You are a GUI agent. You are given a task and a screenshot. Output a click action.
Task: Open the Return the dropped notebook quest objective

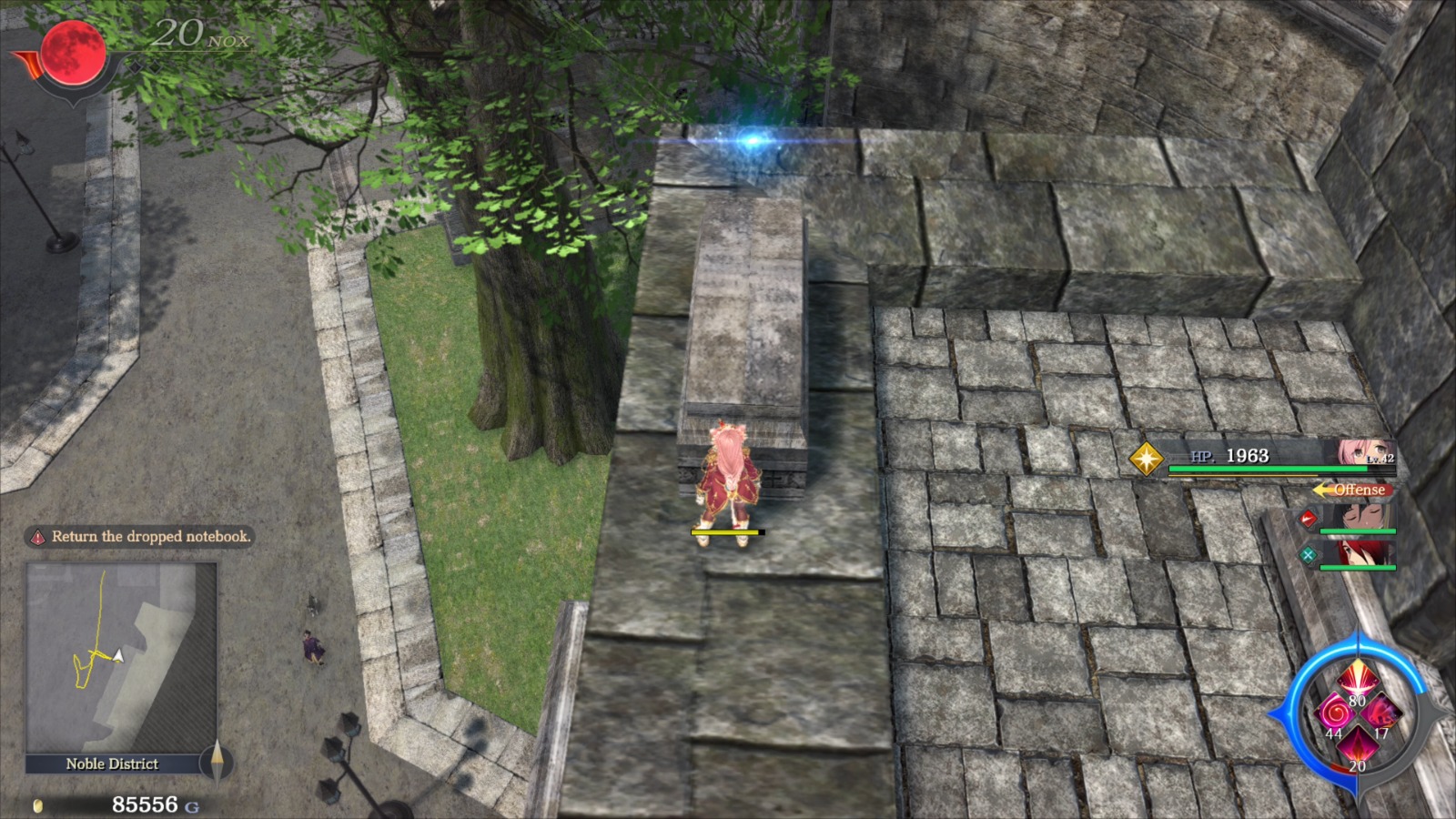[x=150, y=537]
